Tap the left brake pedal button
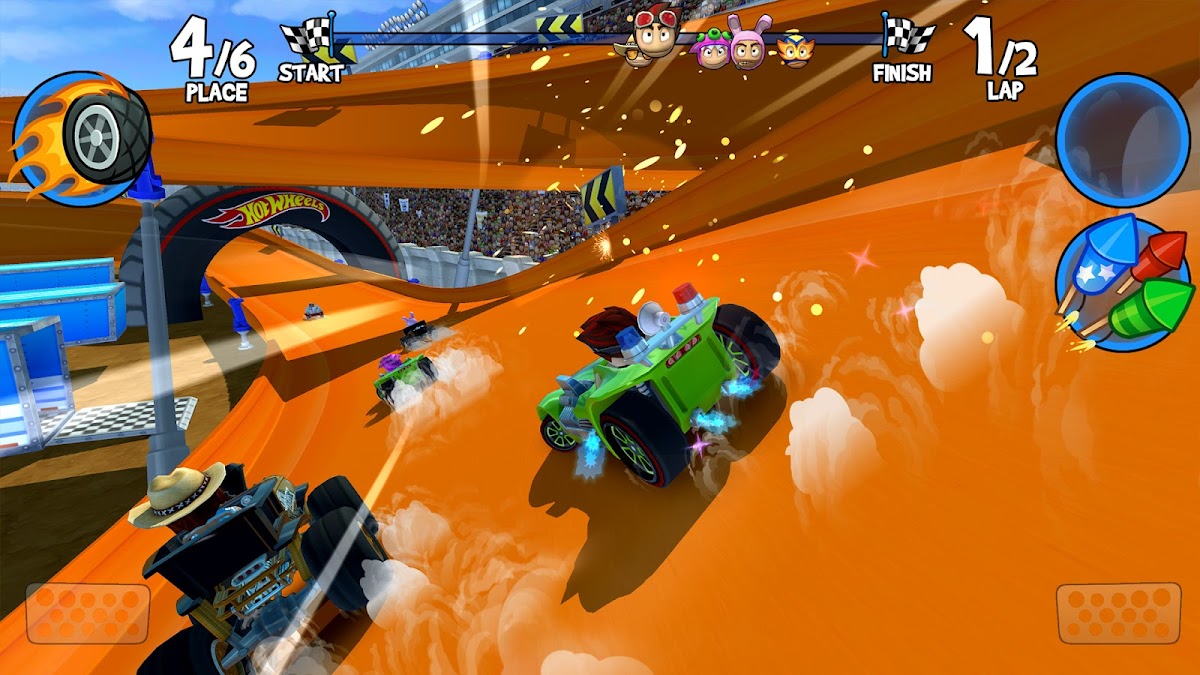The image size is (1200, 675). point(88,613)
